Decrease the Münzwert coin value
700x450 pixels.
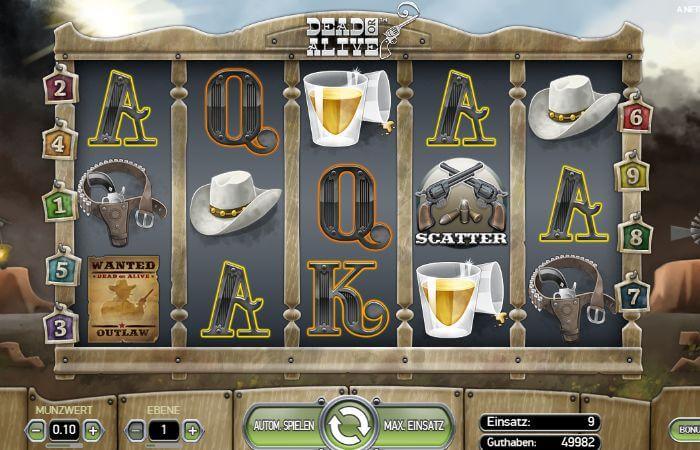click(37, 431)
